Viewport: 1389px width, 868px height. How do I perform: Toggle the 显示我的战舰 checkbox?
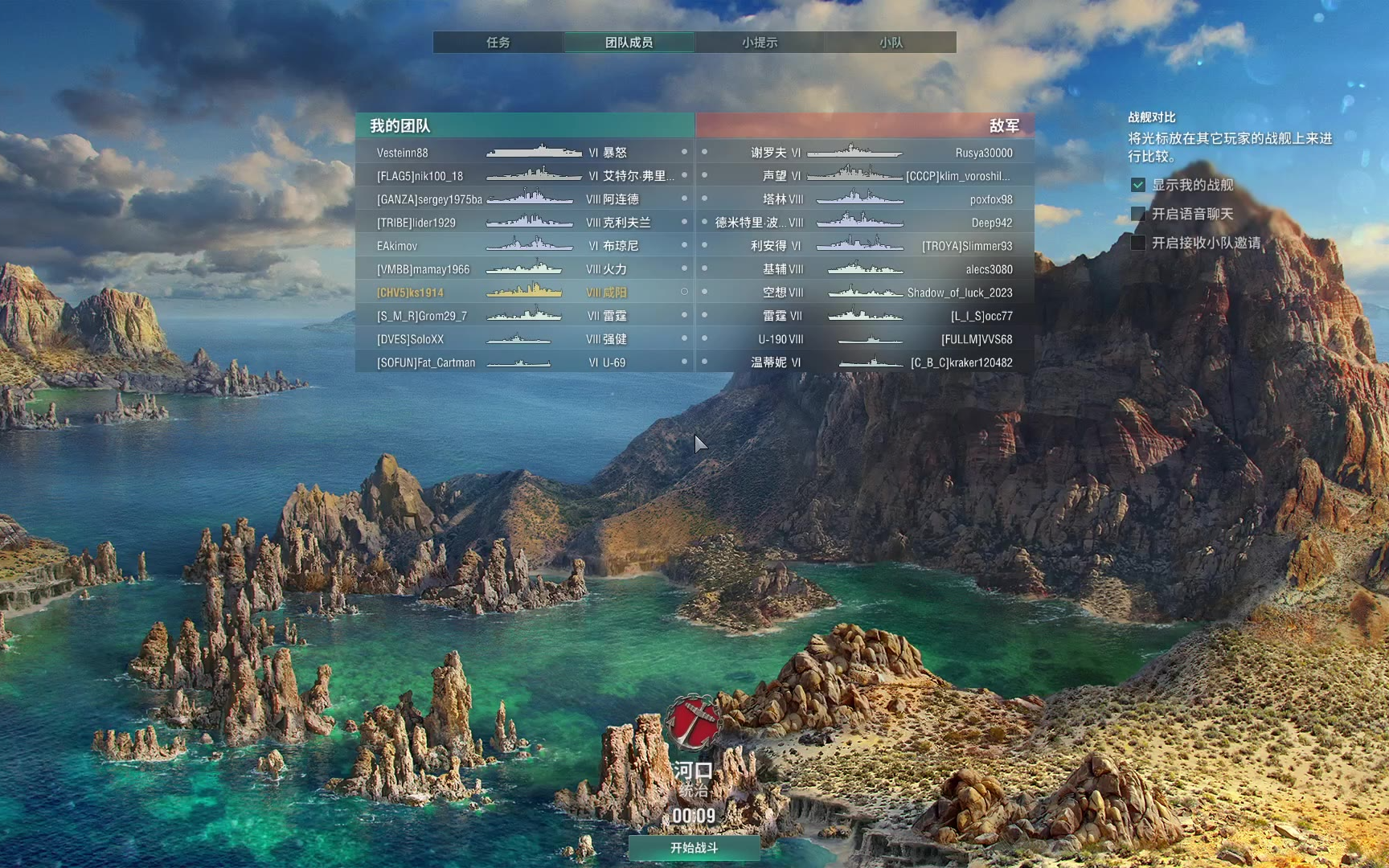pyautogui.click(x=1138, y=185)
